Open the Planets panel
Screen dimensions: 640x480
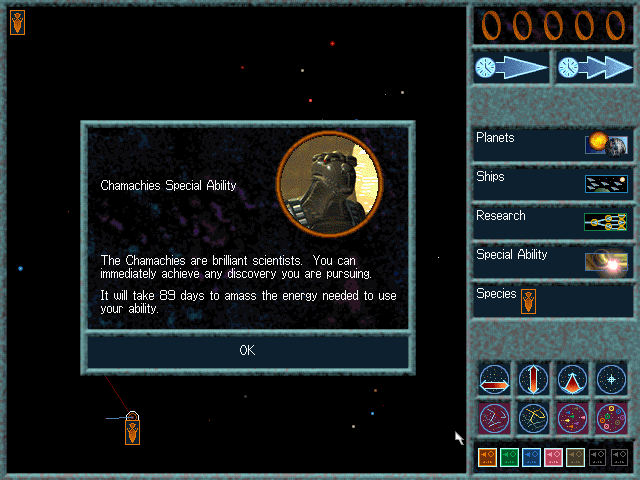tap(553, 145)
